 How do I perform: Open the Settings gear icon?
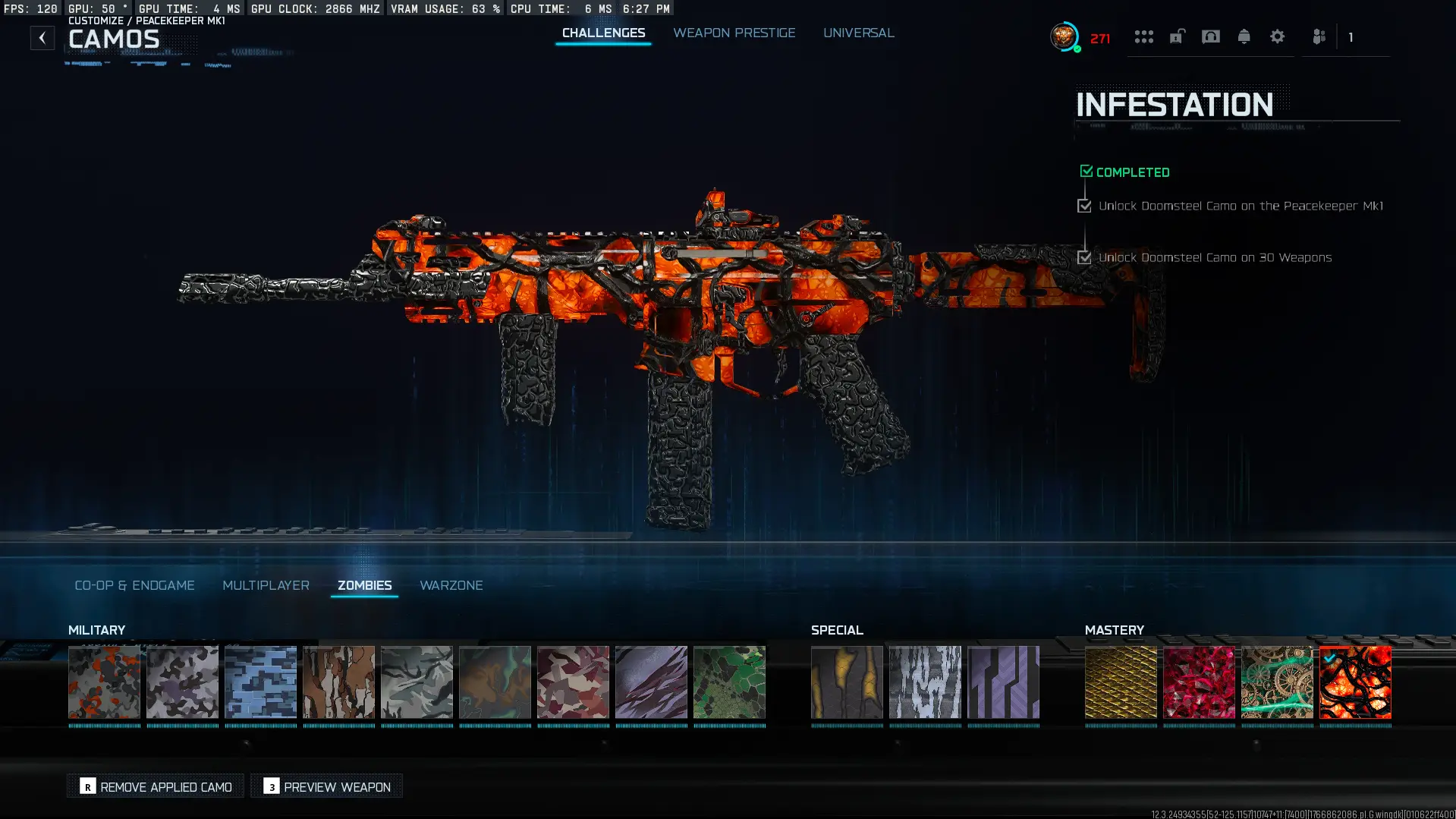pyautogui.click(x=1278, y=36)
